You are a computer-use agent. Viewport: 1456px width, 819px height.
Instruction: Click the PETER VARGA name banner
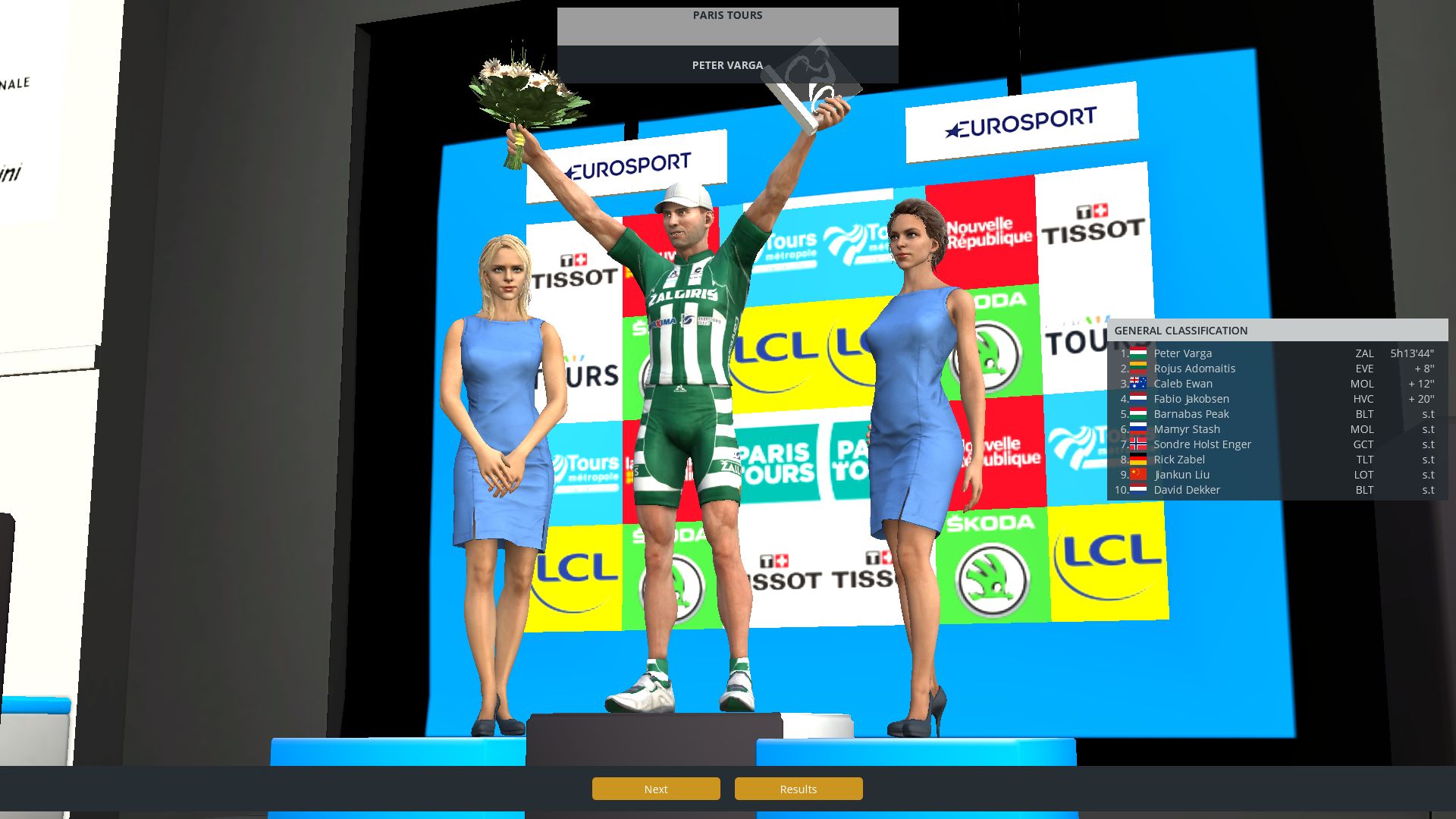coord(727,65)
